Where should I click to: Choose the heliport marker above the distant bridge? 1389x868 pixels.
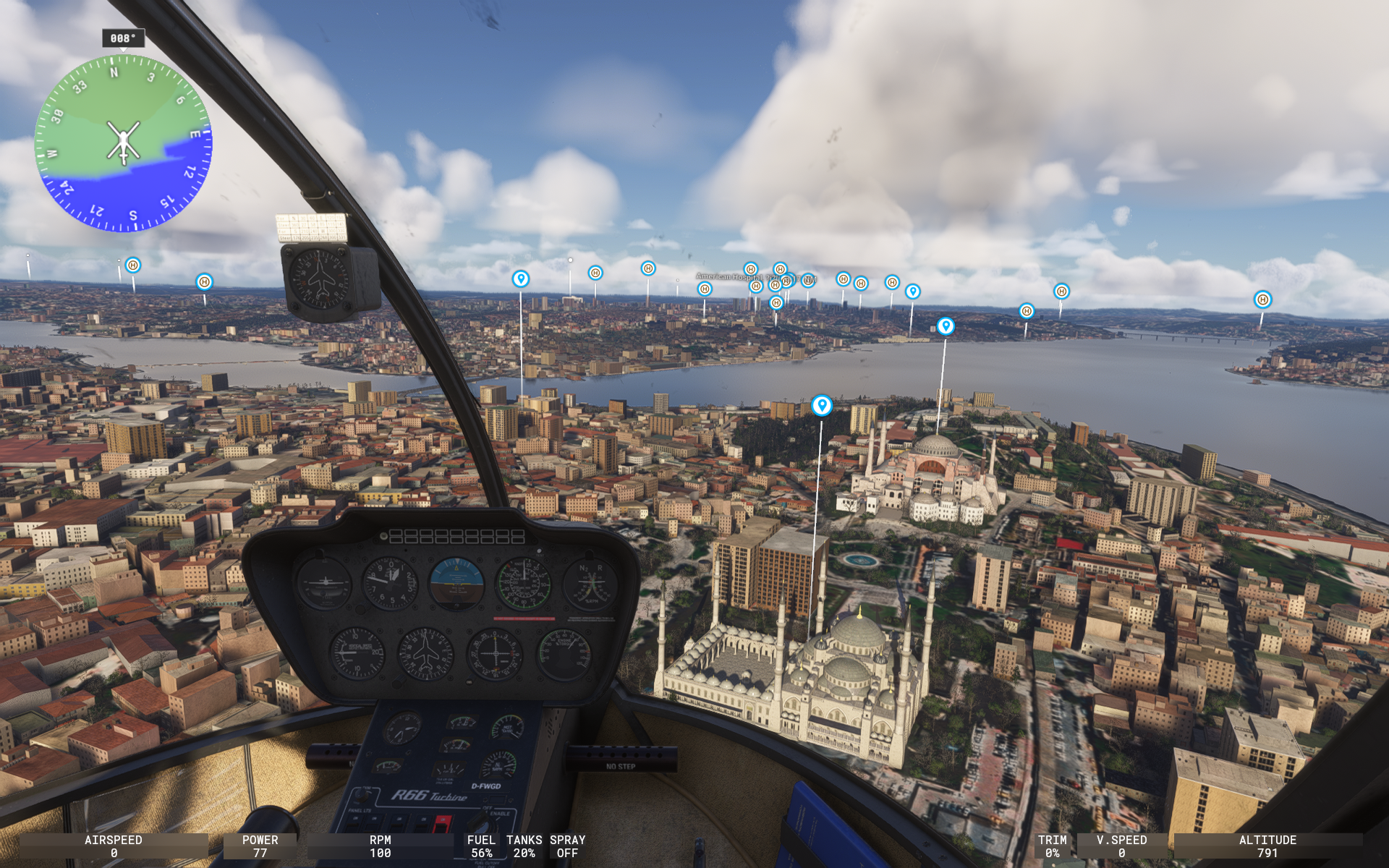pyautogui.click(x=1262, y=299)
